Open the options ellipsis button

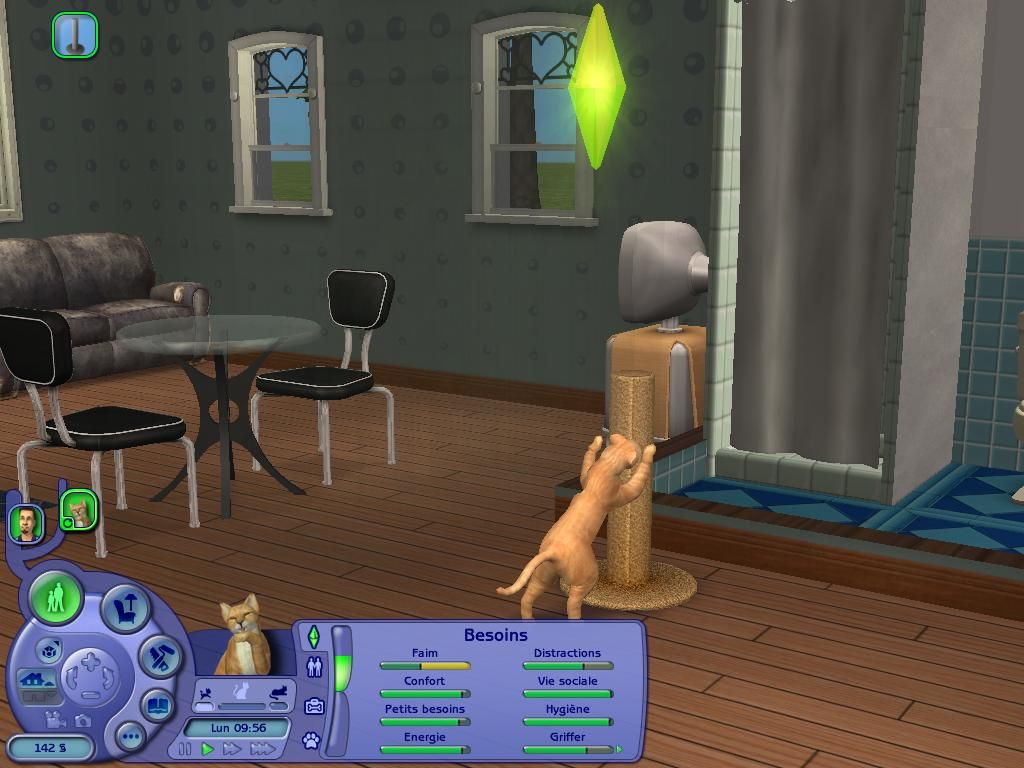(x=130, y=737)
